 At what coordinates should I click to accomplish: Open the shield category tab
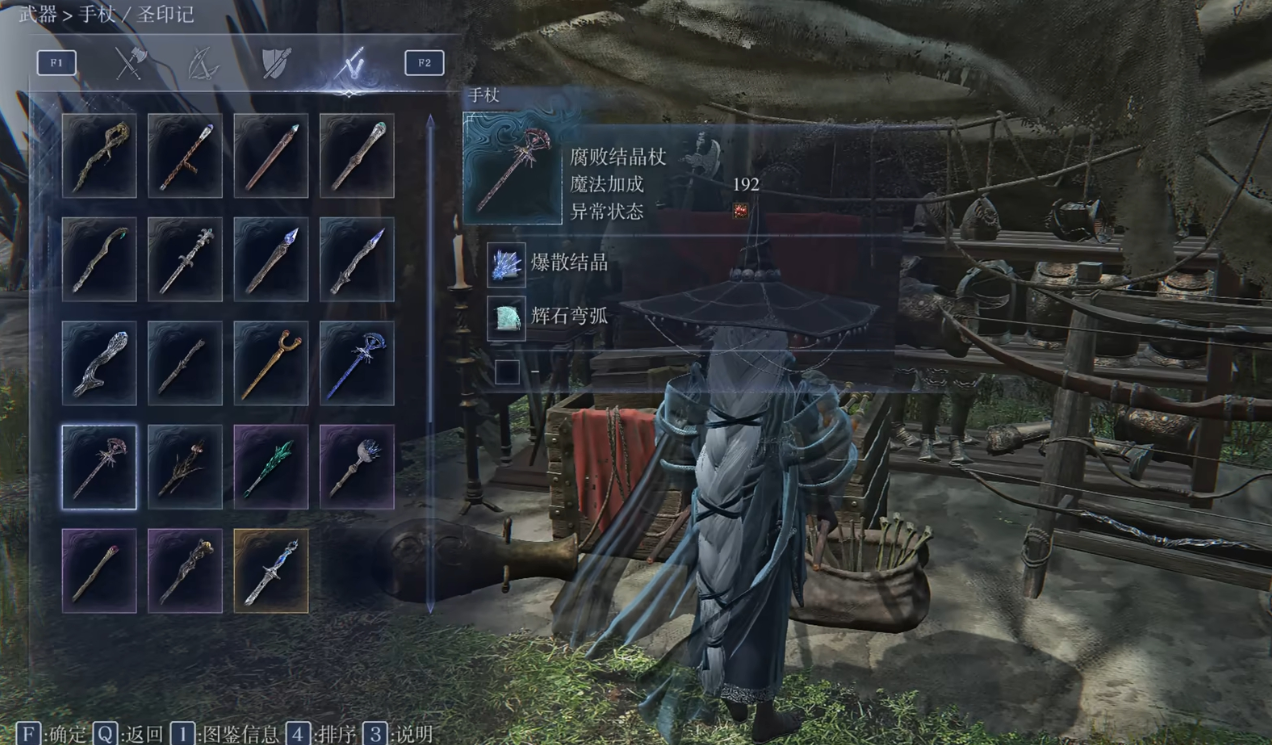pyautogui.click(x=276, y=64)
